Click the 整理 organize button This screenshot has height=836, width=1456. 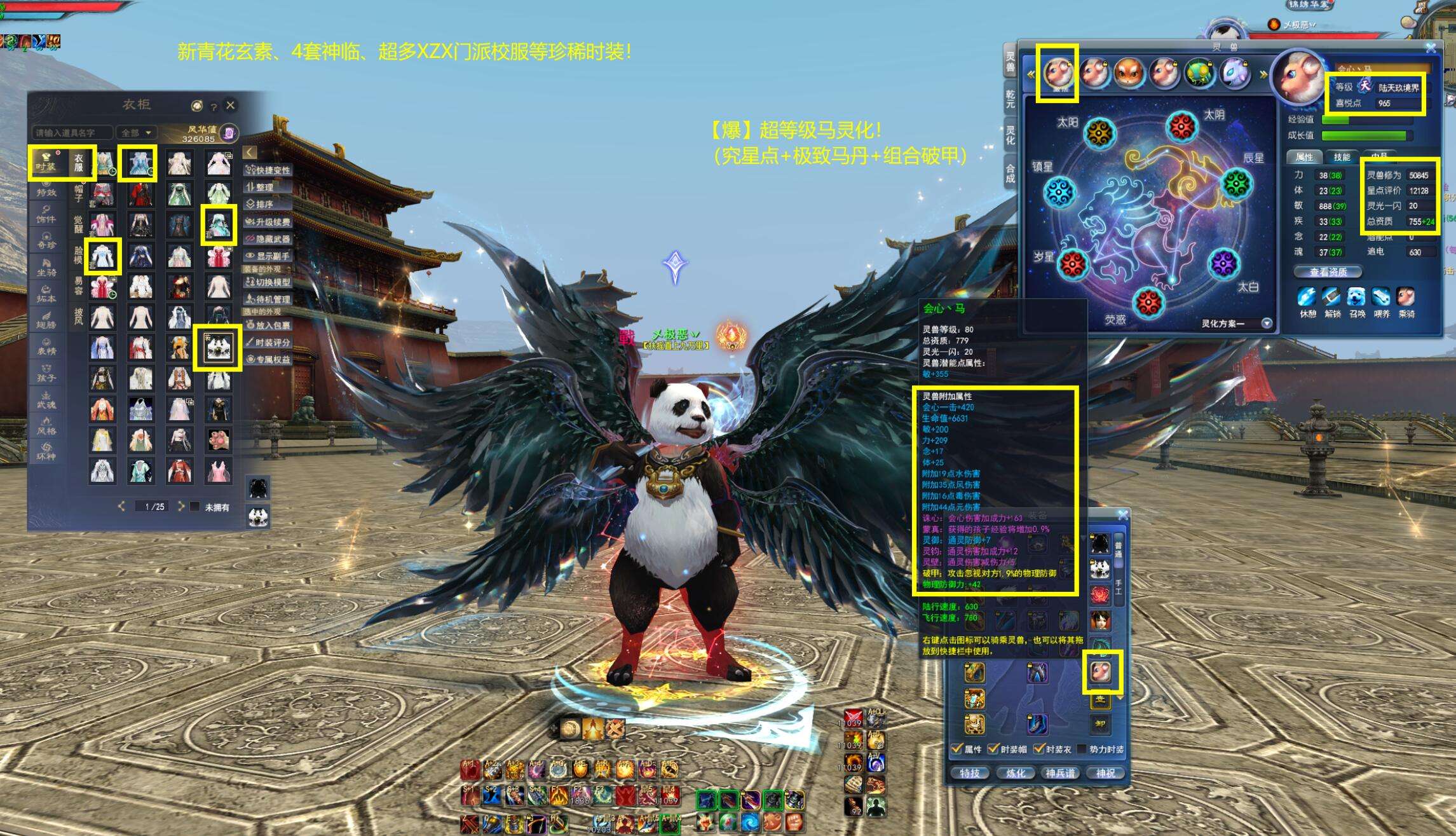pos(268,187)
